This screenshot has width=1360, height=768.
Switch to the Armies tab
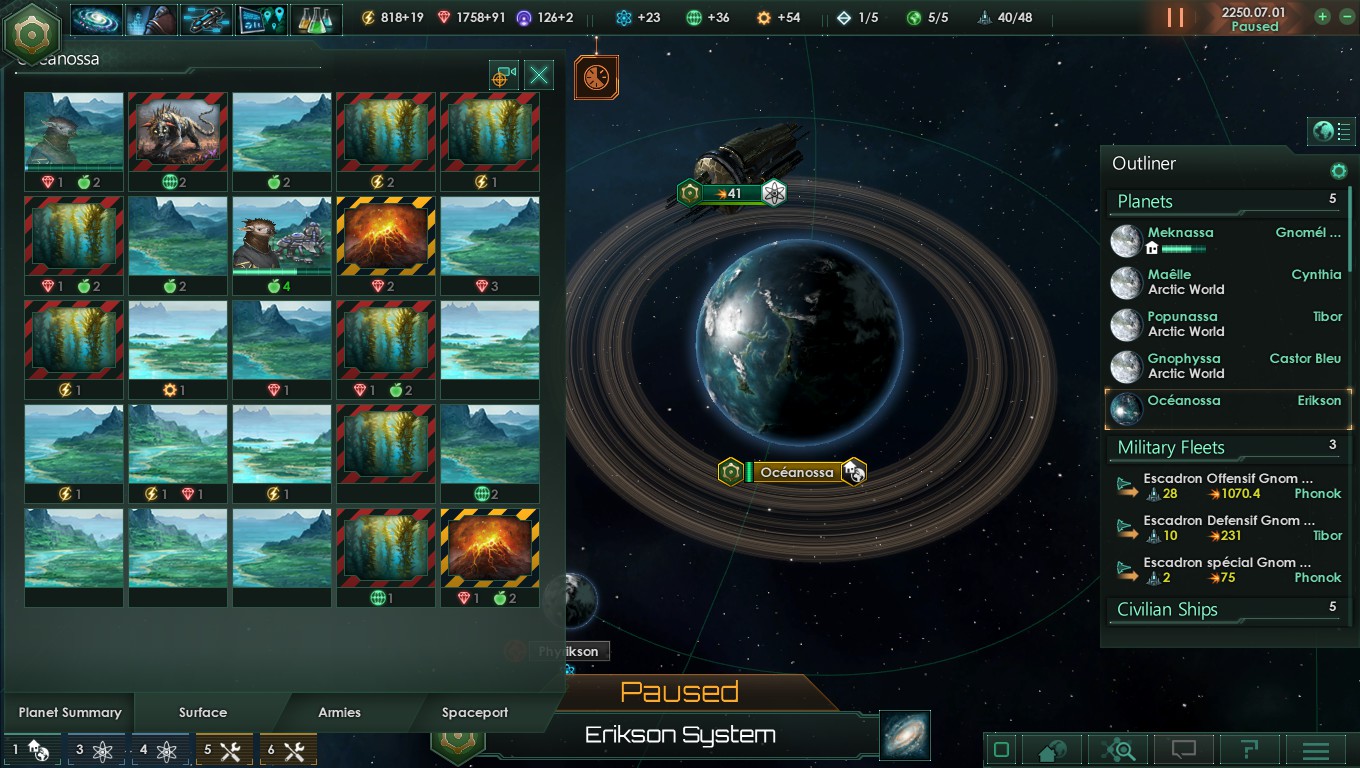point(339,712)
